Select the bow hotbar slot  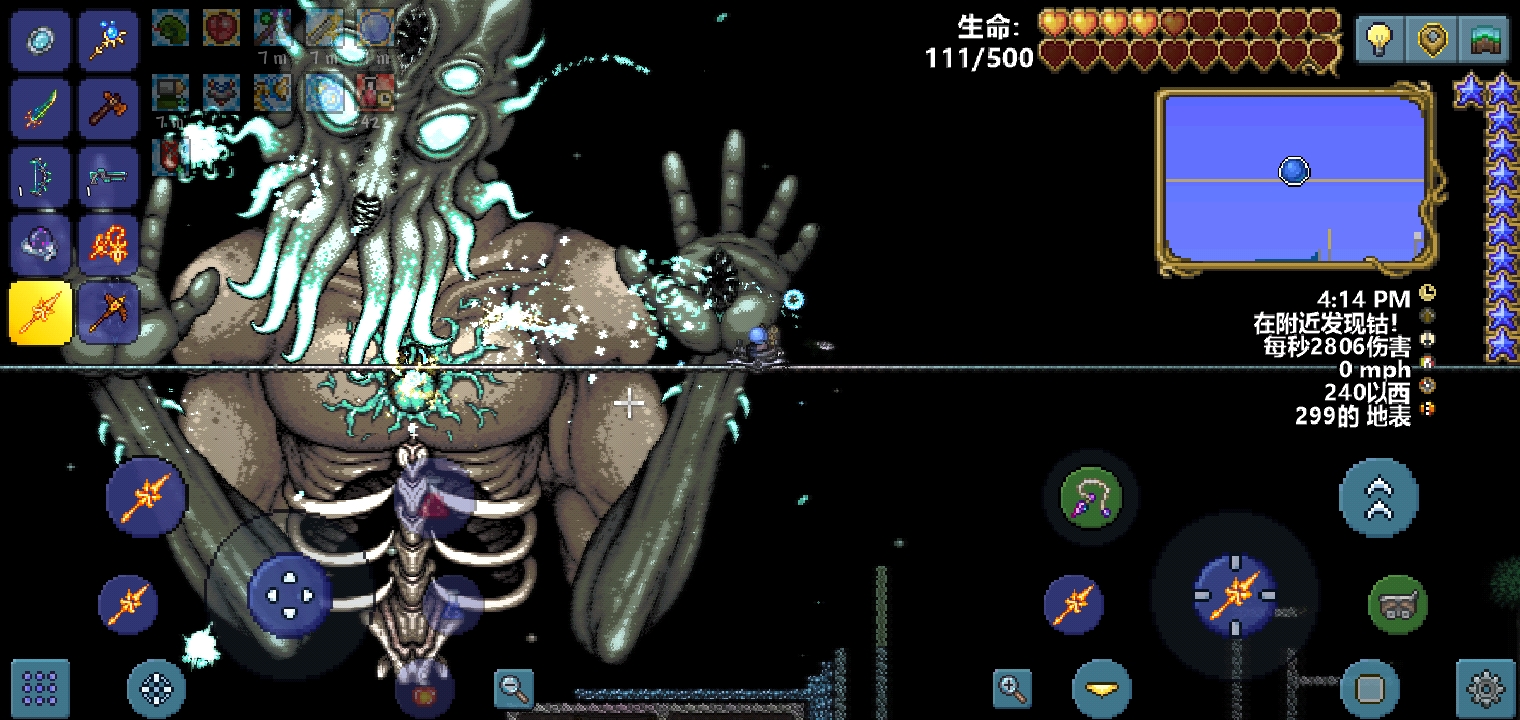pos(40,177)
